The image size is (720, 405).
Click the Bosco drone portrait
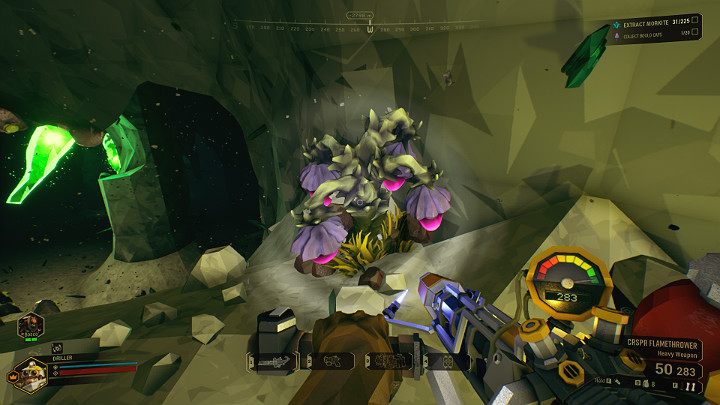(x=30, y=326)
